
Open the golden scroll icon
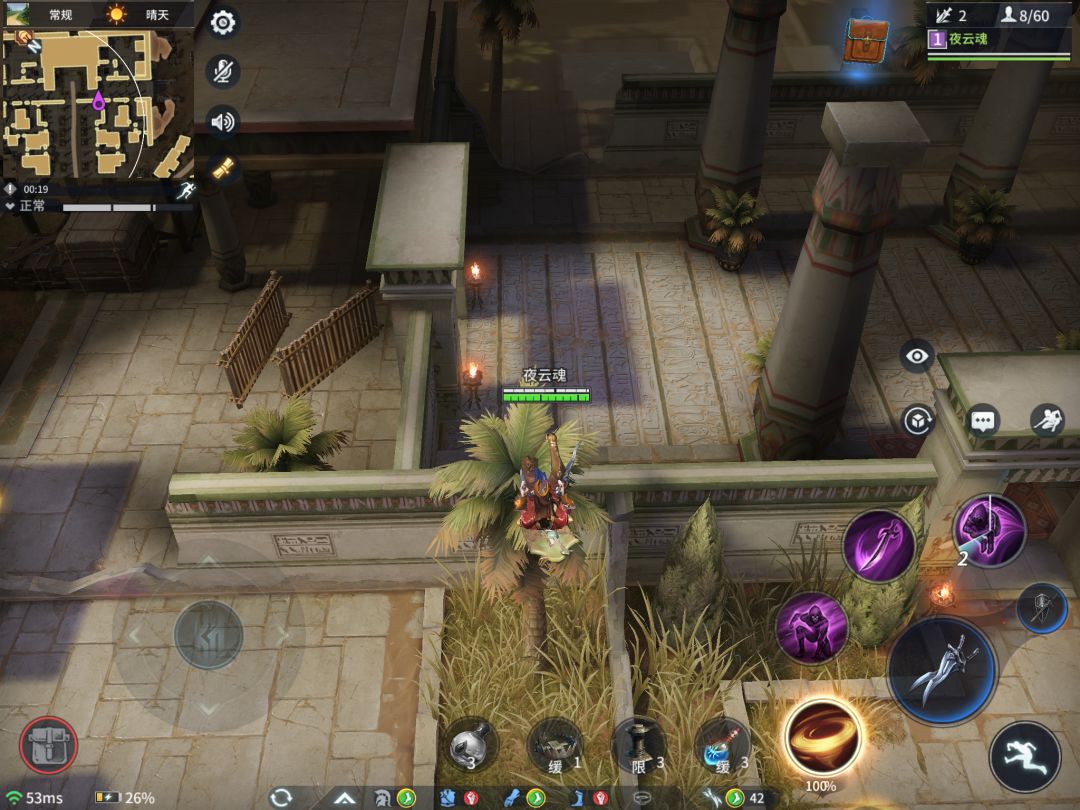(x=222, y=168)
